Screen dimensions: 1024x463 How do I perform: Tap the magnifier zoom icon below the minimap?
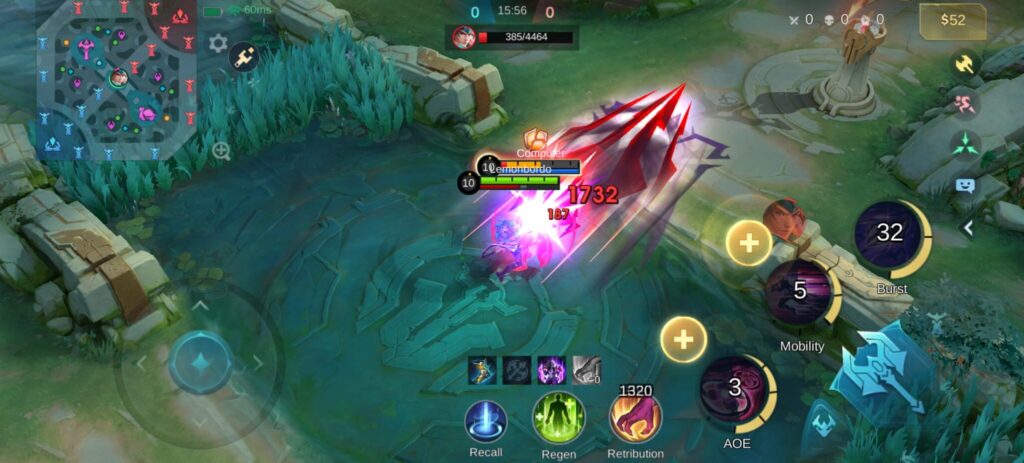pos(221,151)
